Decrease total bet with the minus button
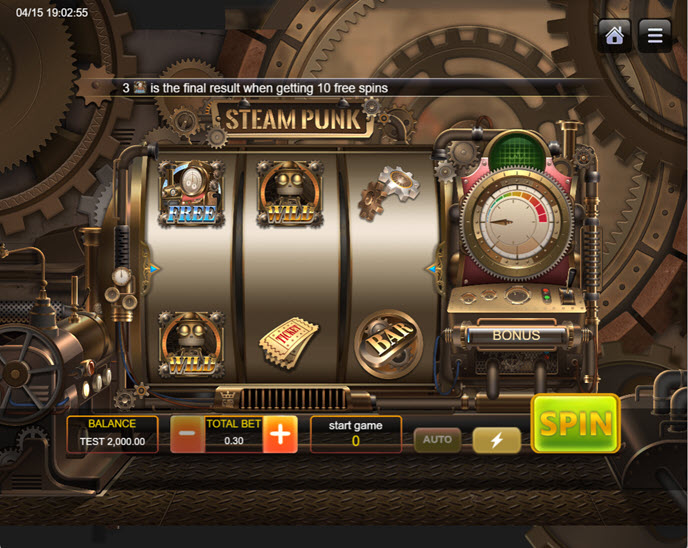 (x=187, y=435)
